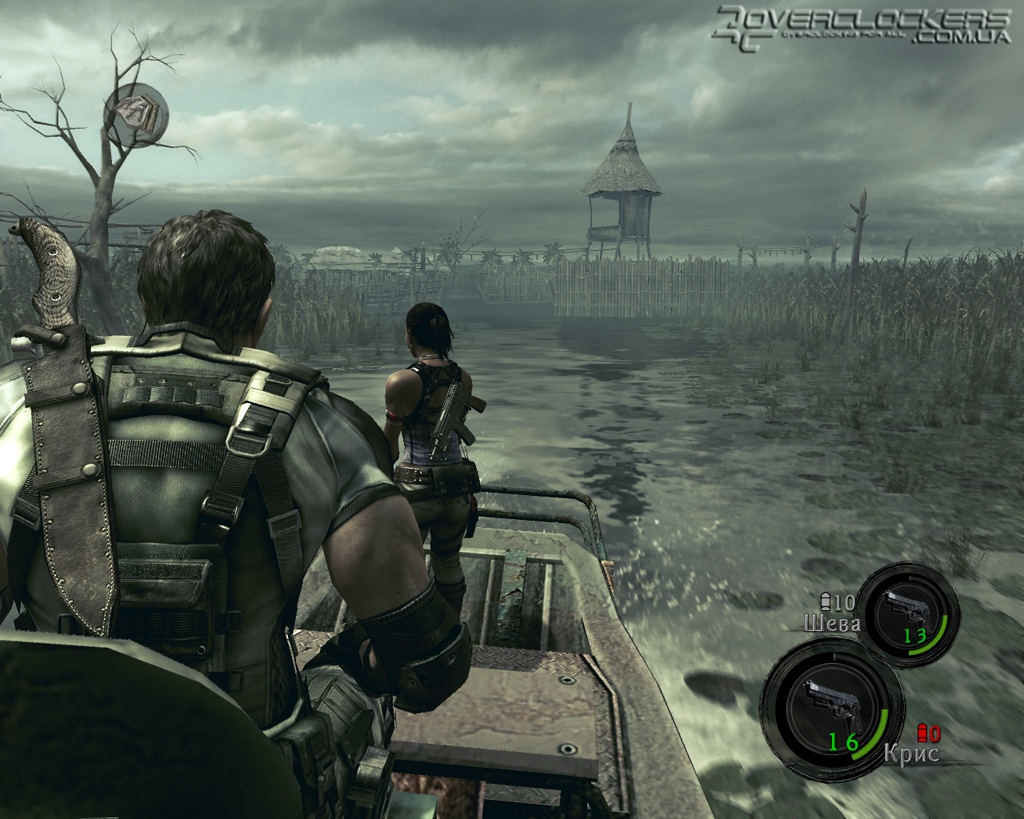This screenshot has height=819, width=1024.
Task: Click the circular map objective icon
Action: pos(137,114)
